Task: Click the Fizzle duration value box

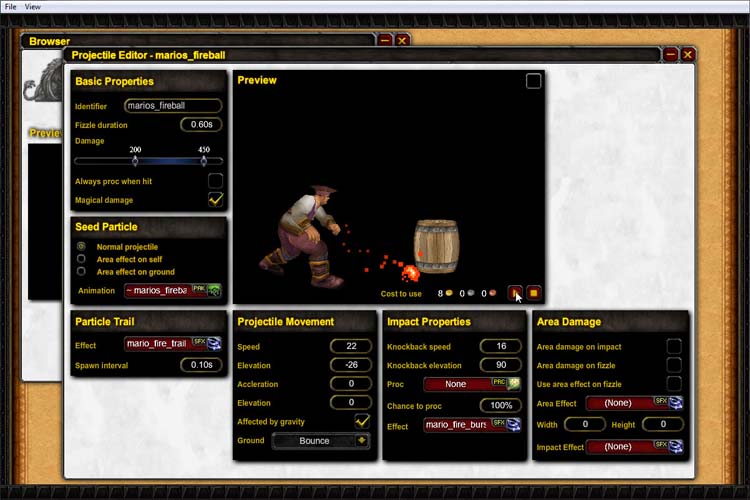Action: (201, 125)
